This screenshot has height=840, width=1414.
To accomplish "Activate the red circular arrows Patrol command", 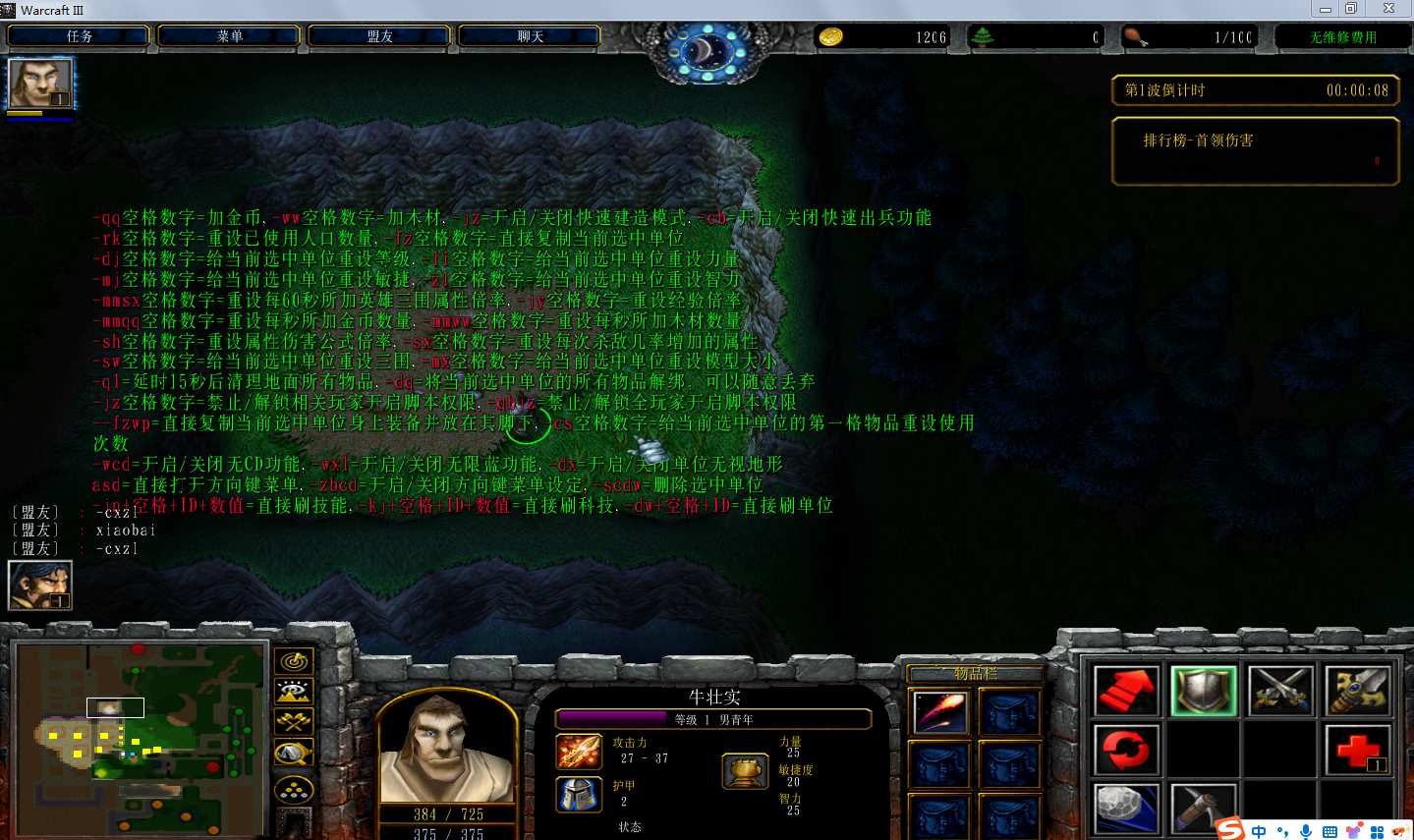I will coord(1126,751).
